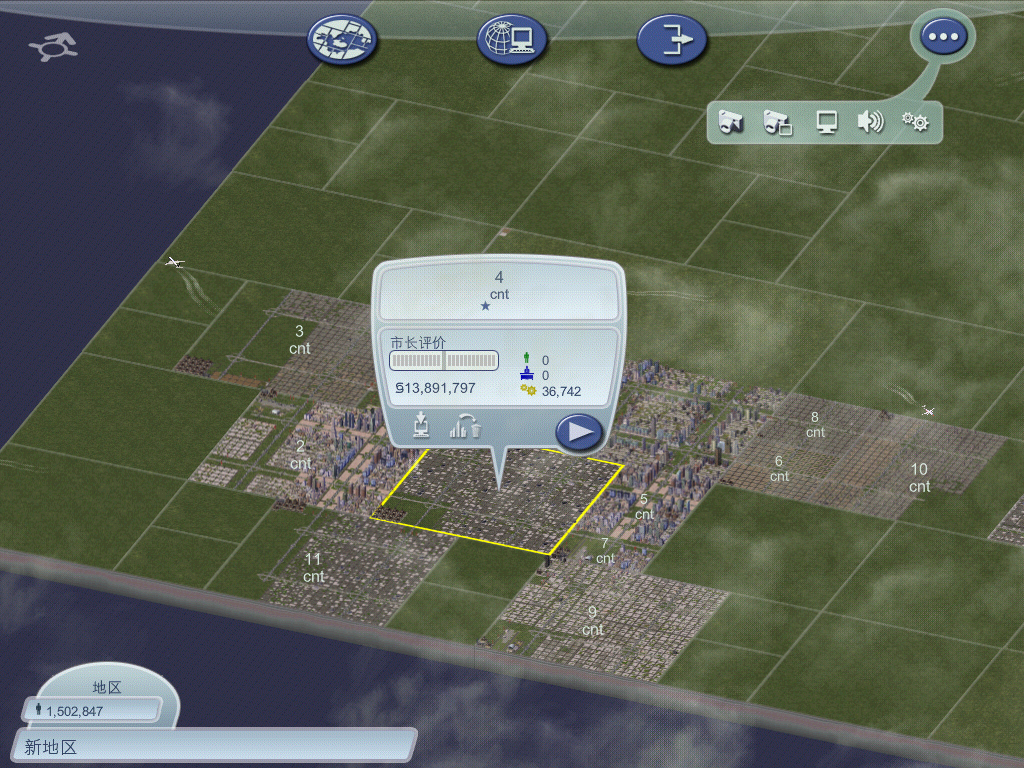Open city 4 with the play button

tap(579, 432)
